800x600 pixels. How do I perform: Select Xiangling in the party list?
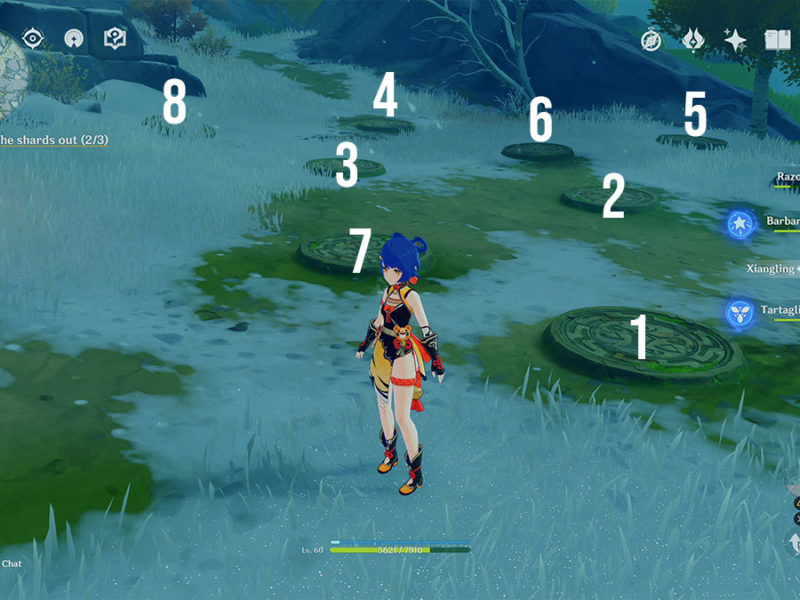772,269
